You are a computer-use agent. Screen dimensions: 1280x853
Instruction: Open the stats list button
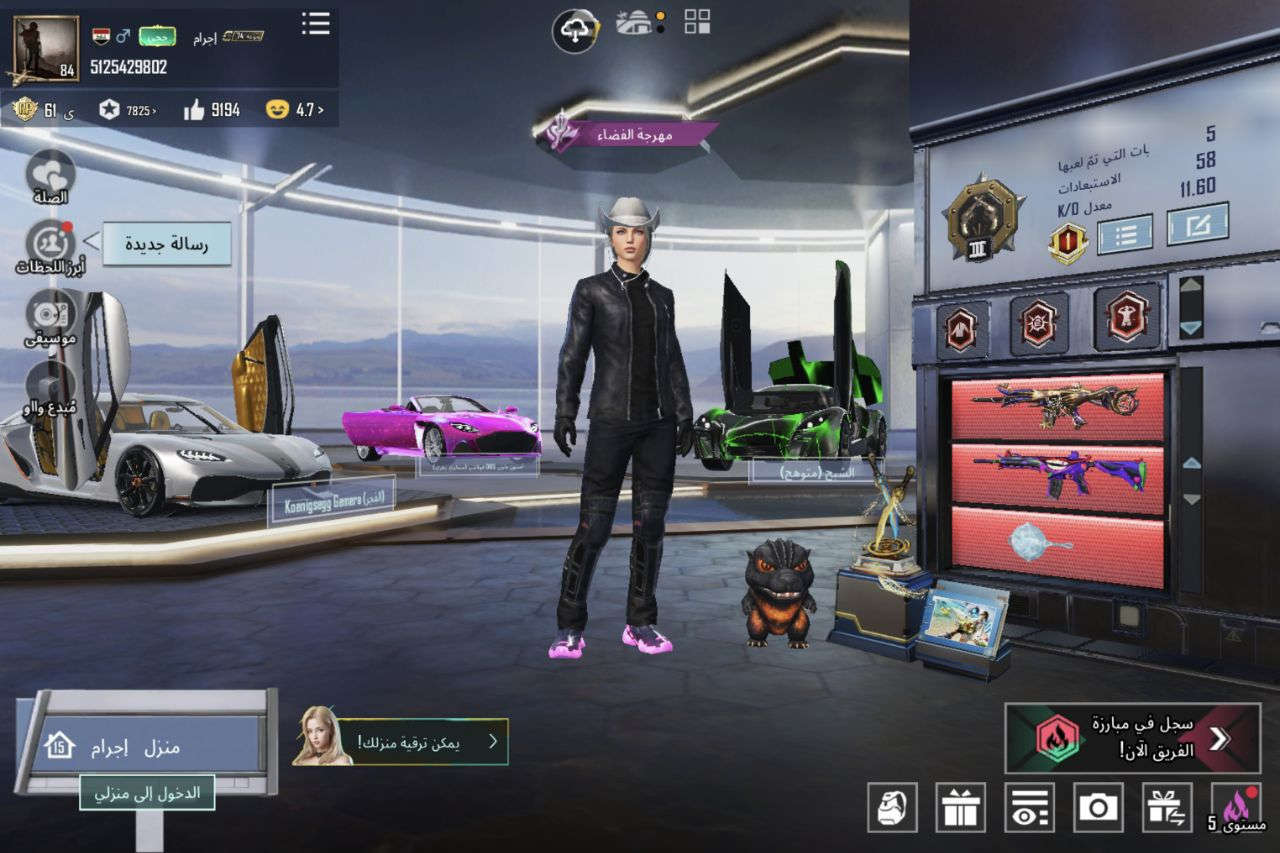click(x=1124, y=234)
